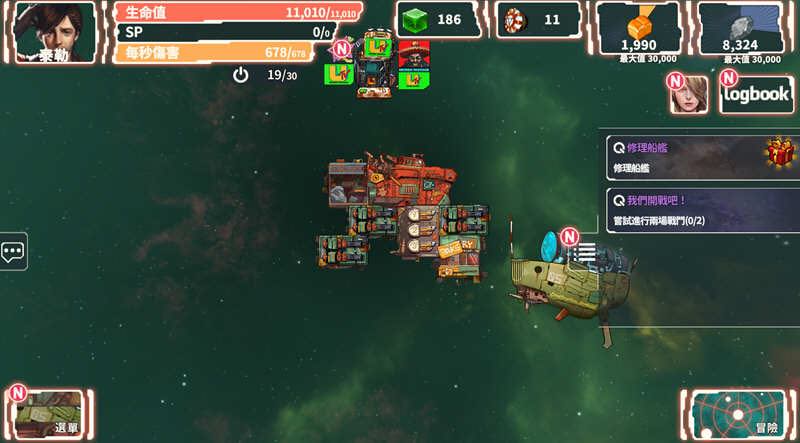The height and width of the screenshot is (443, 800).
Task: Click the blonde woman crew portrait
Action: [690, 94]
